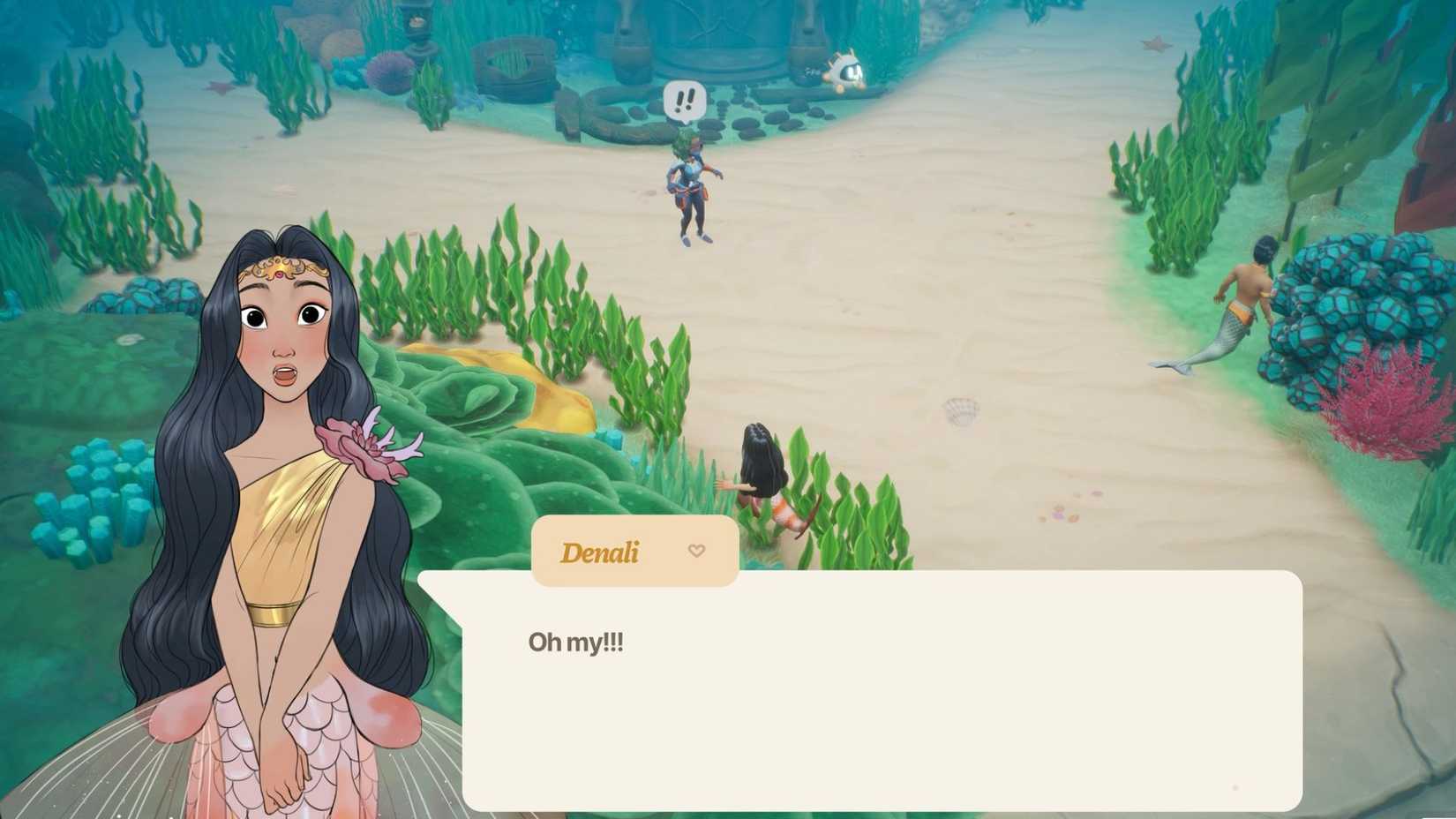Screen dimensions: 1456x819
Task: Click the starfish on the upper-left rocks
Action: [219, 88]
